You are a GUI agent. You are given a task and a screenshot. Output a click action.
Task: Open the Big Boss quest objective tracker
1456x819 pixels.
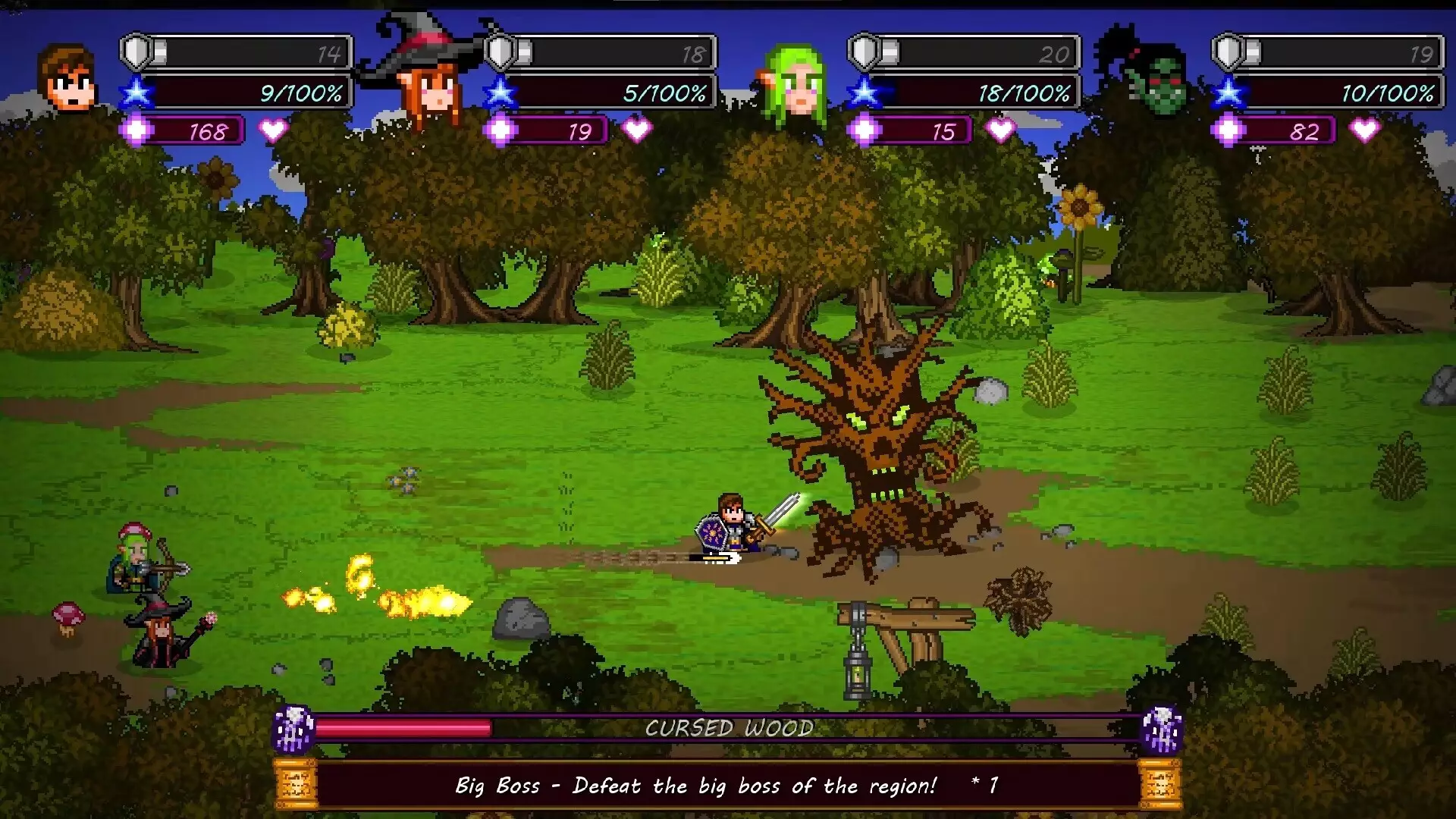pos(726,786)
